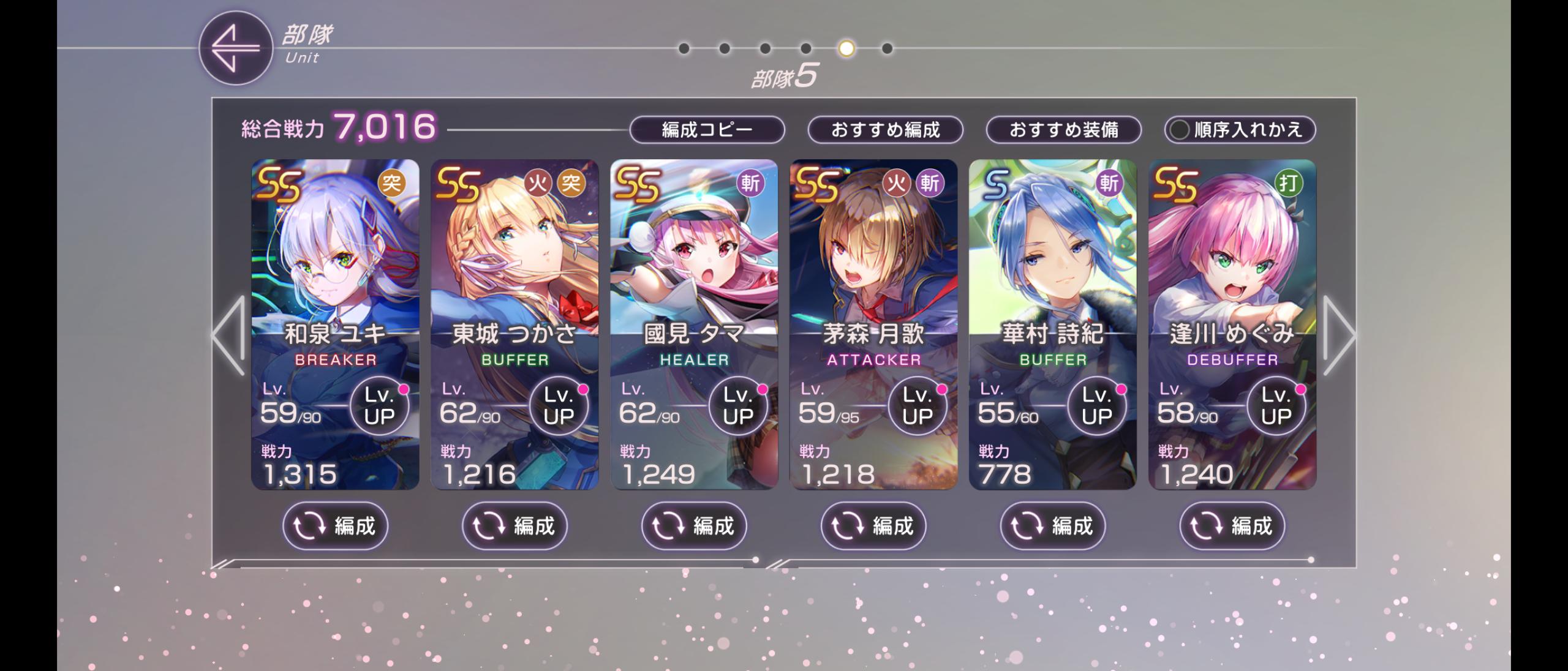Swap 東城つかさ using 編成 button
Screen dimensions: 1568x671
coord(514,526)
